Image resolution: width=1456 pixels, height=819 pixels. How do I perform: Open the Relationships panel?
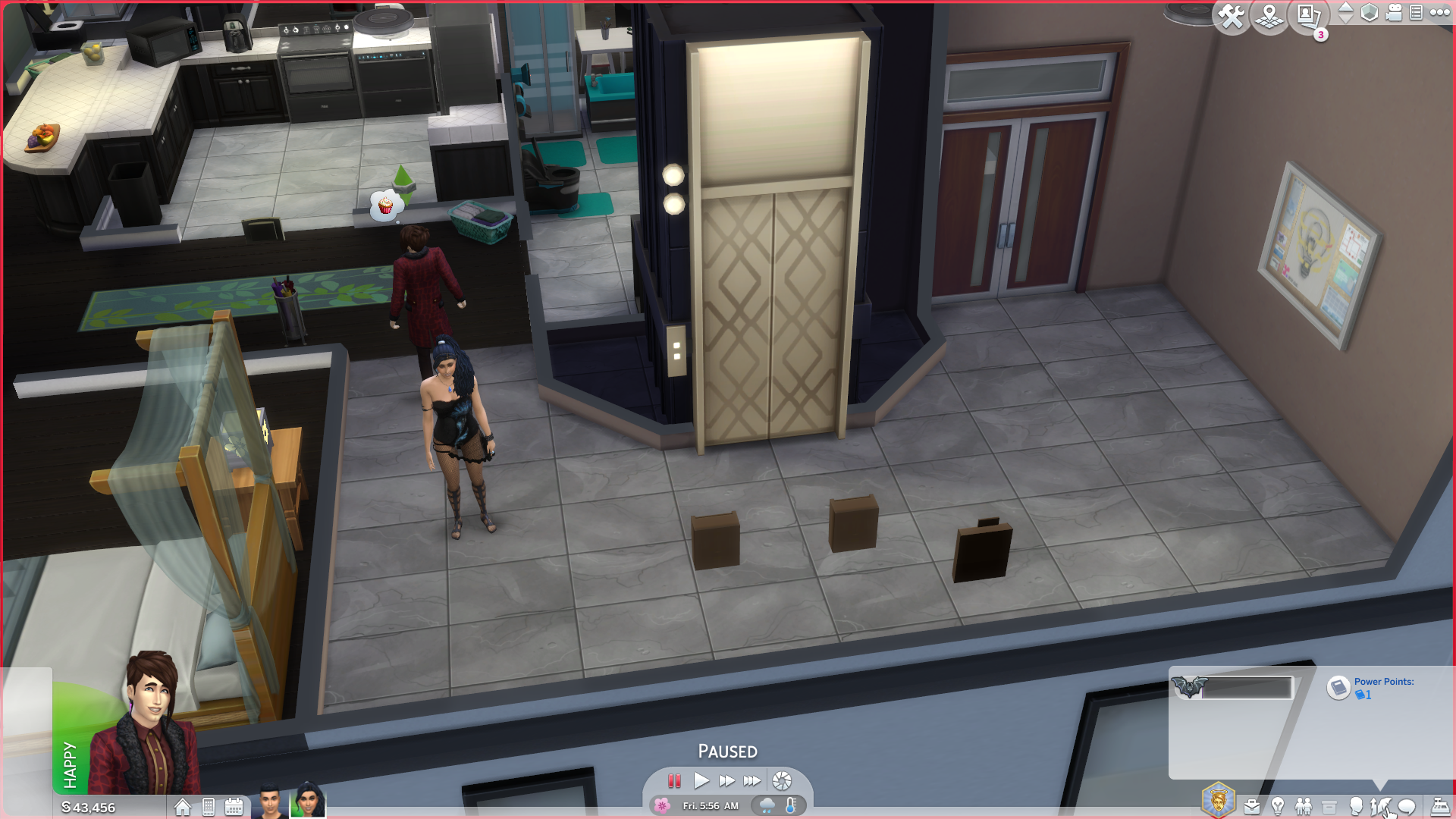tap(1303, 806)
